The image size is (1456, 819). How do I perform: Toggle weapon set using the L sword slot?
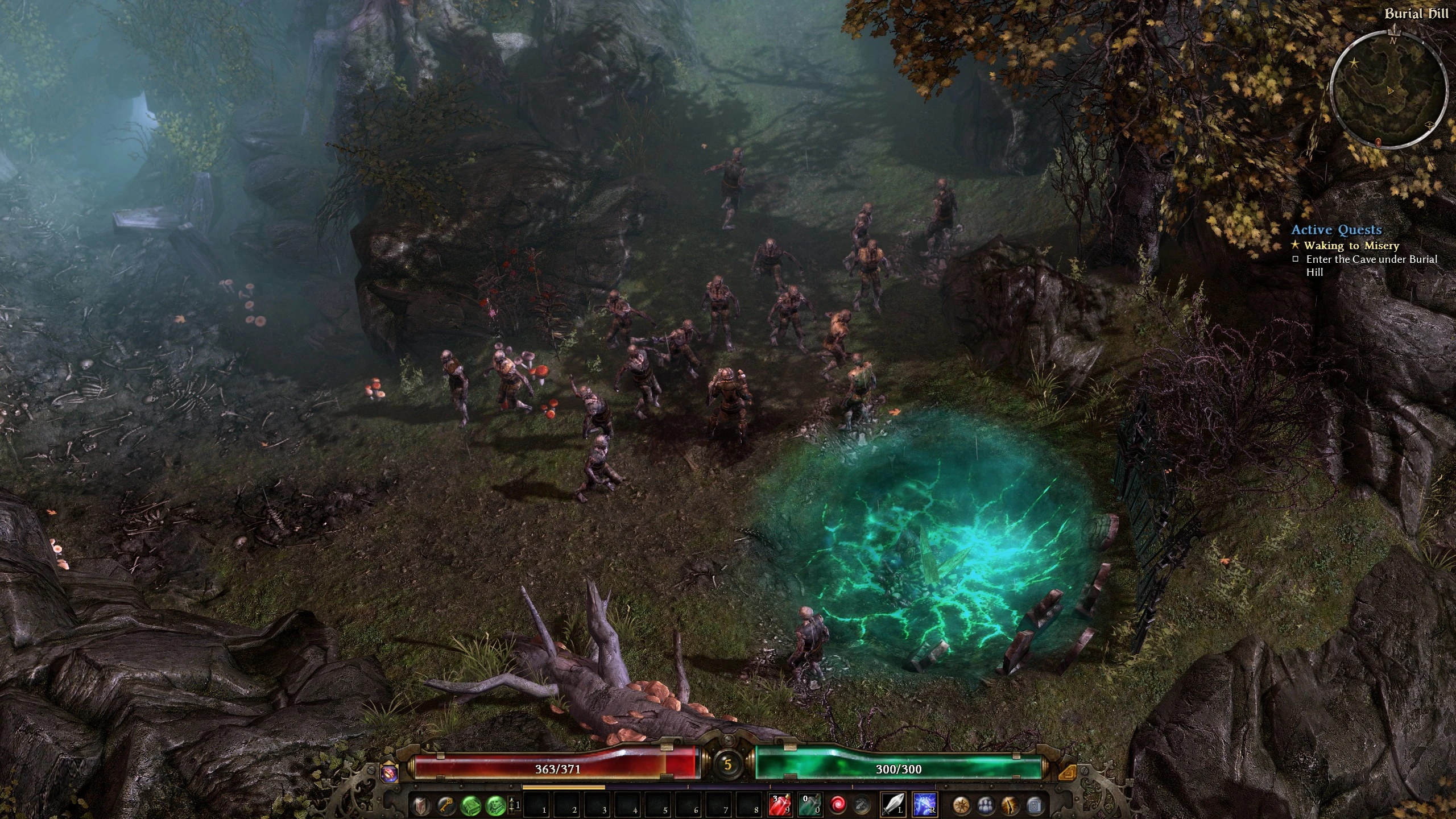pos(892,805)
